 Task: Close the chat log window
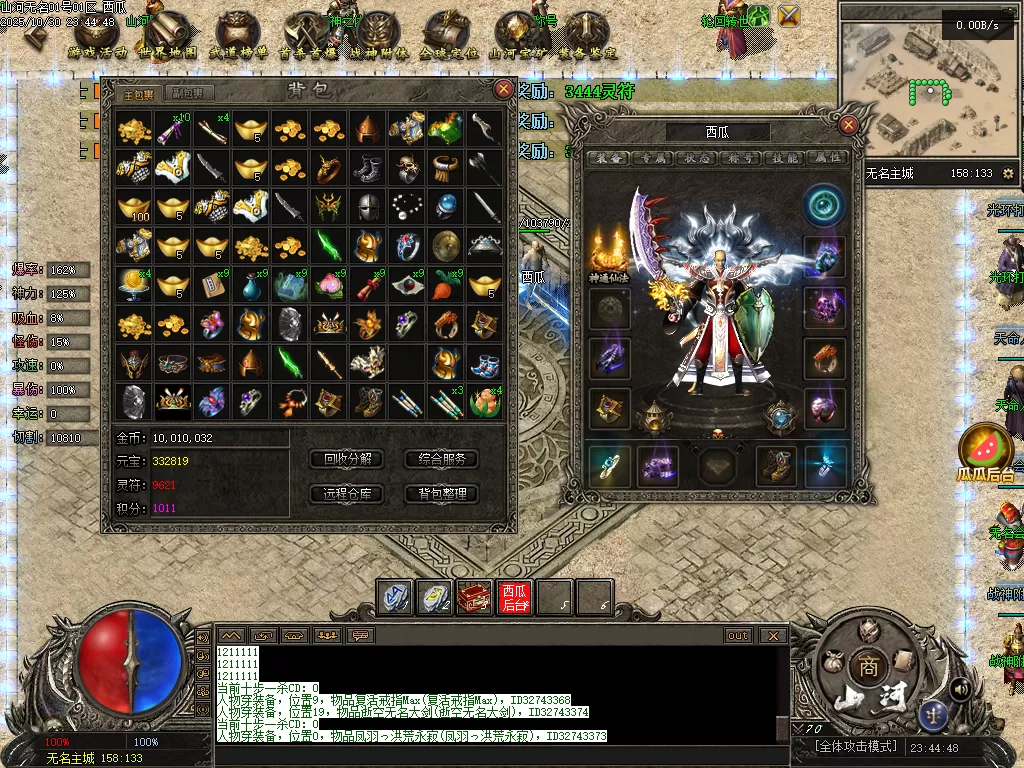tap(772, 635)
